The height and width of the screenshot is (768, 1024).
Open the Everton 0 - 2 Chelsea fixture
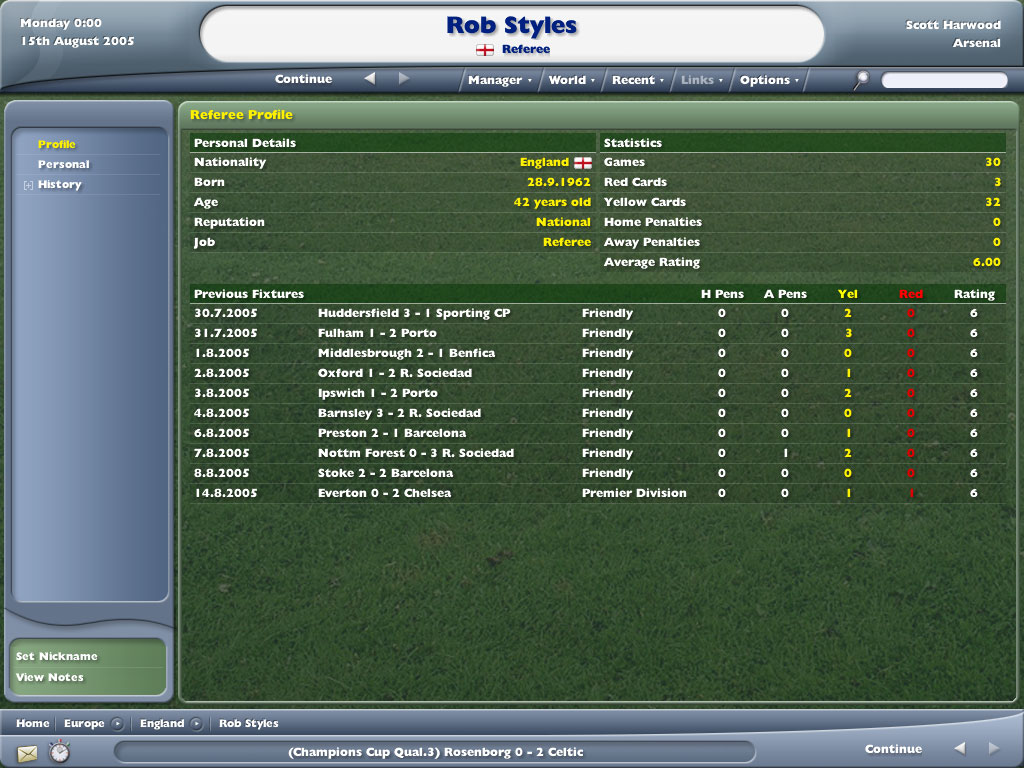pyautogui.click(x=384, y=493)
